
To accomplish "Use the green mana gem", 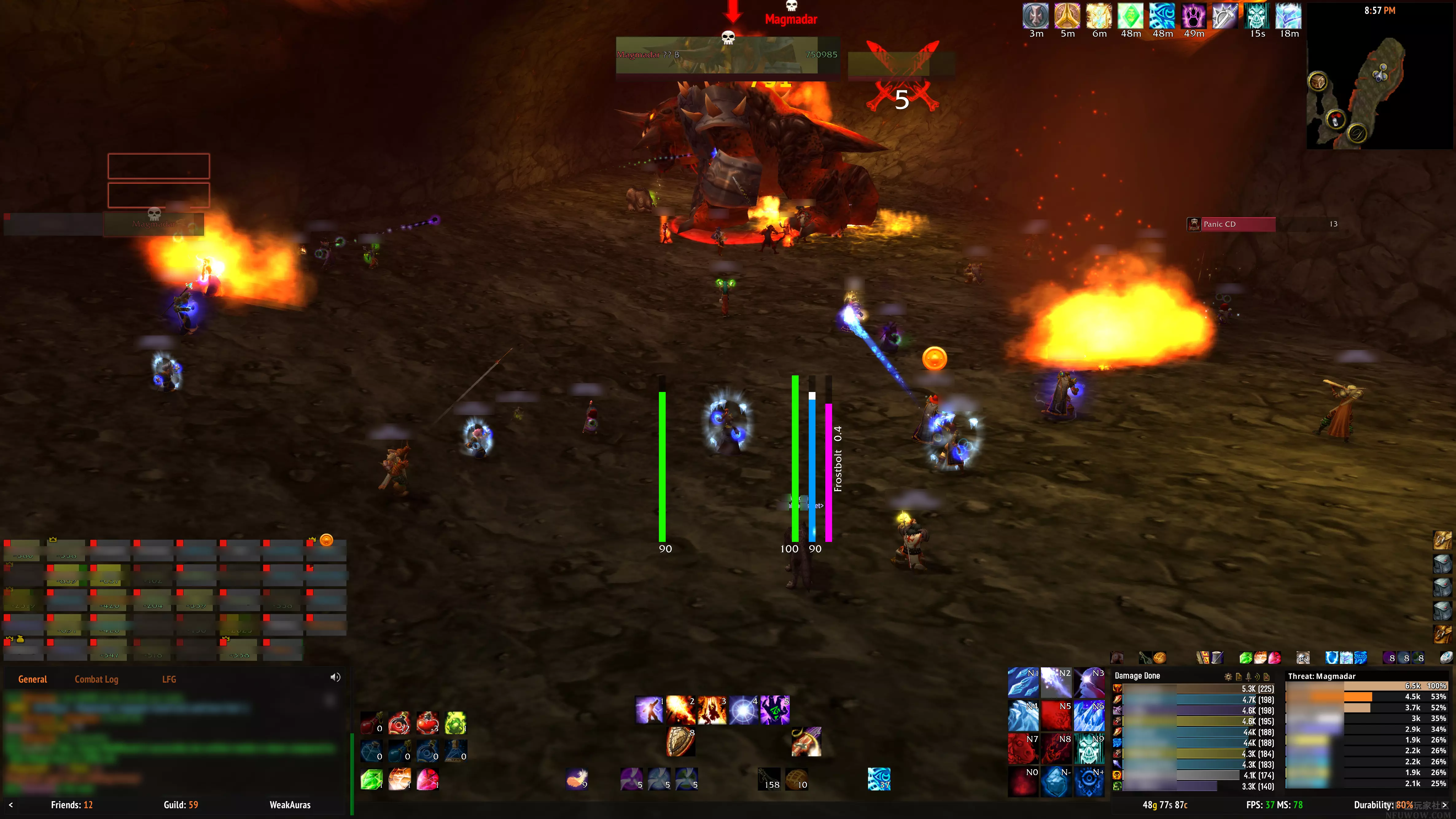I will pos(371,779).
